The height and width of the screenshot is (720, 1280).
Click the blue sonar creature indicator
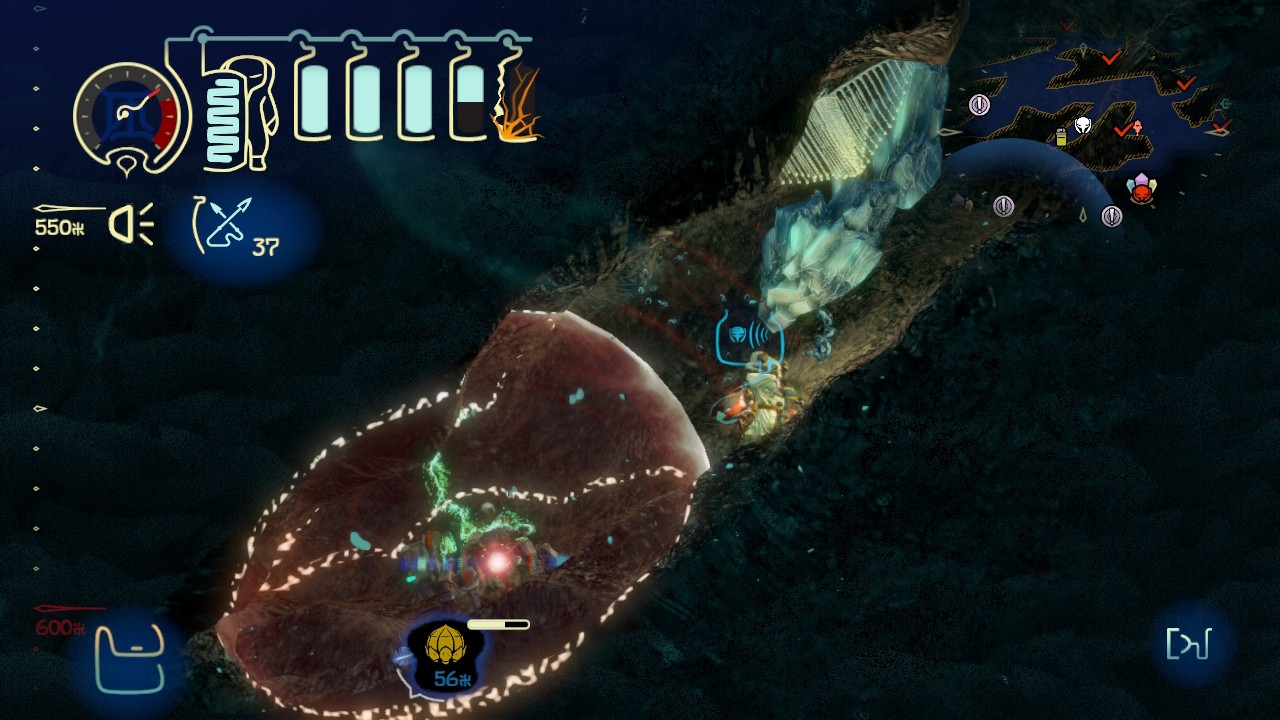(x=749, y=334)
